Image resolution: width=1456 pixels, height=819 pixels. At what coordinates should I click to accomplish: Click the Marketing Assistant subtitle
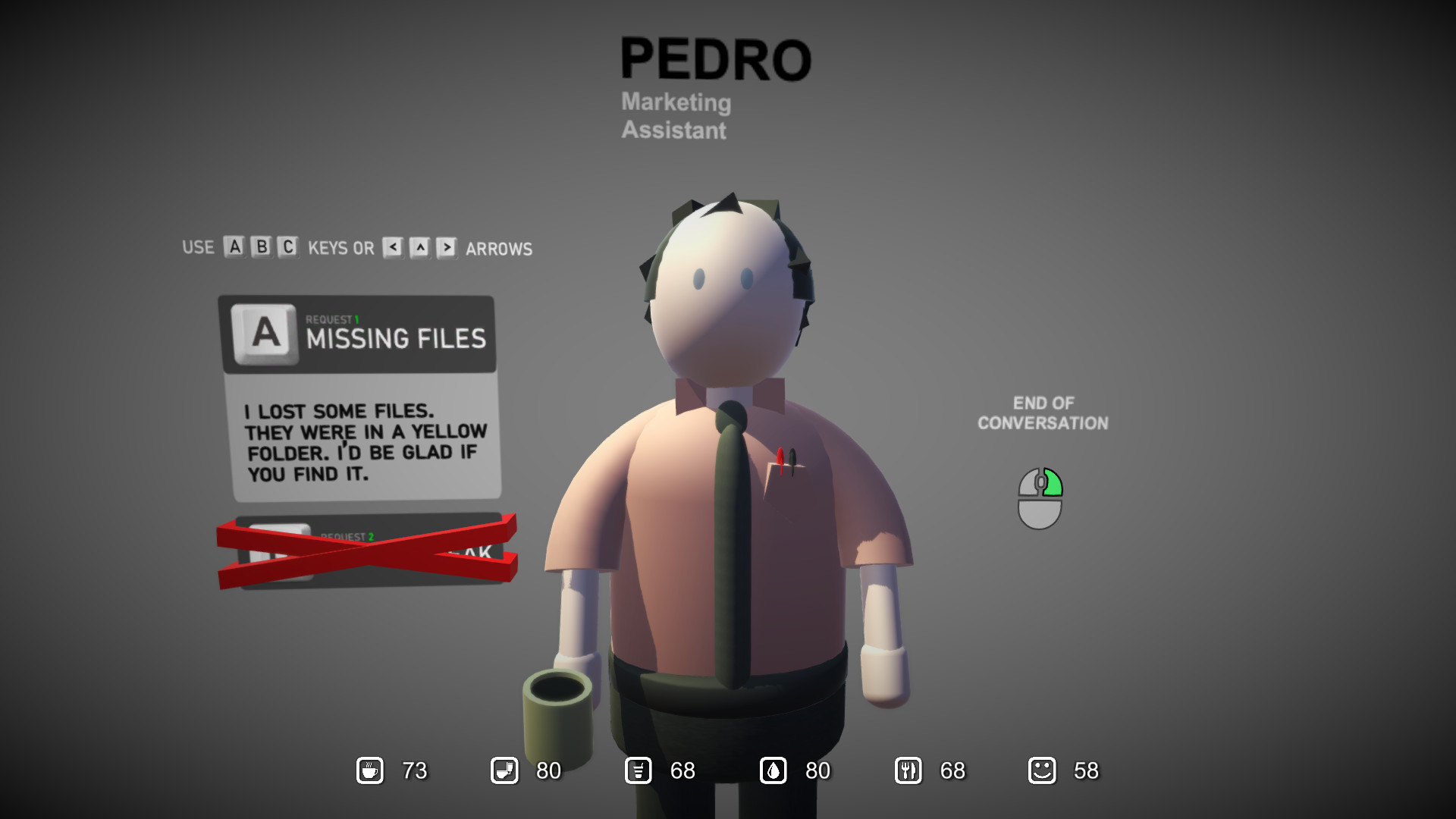(x=675, y=115)
